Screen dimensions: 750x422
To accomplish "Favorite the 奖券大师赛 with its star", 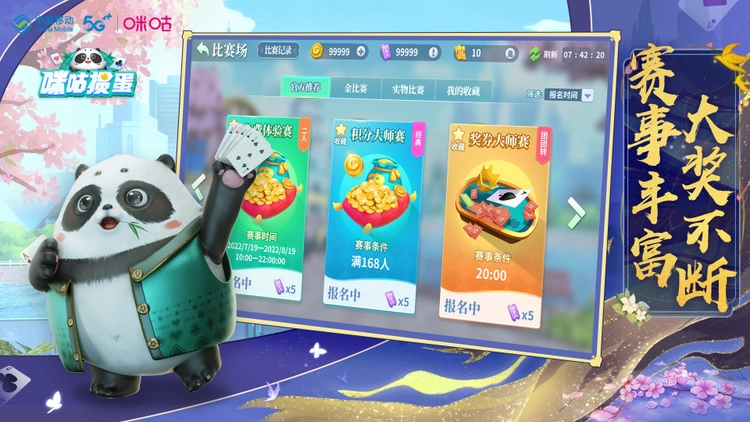I will point(459,135).
